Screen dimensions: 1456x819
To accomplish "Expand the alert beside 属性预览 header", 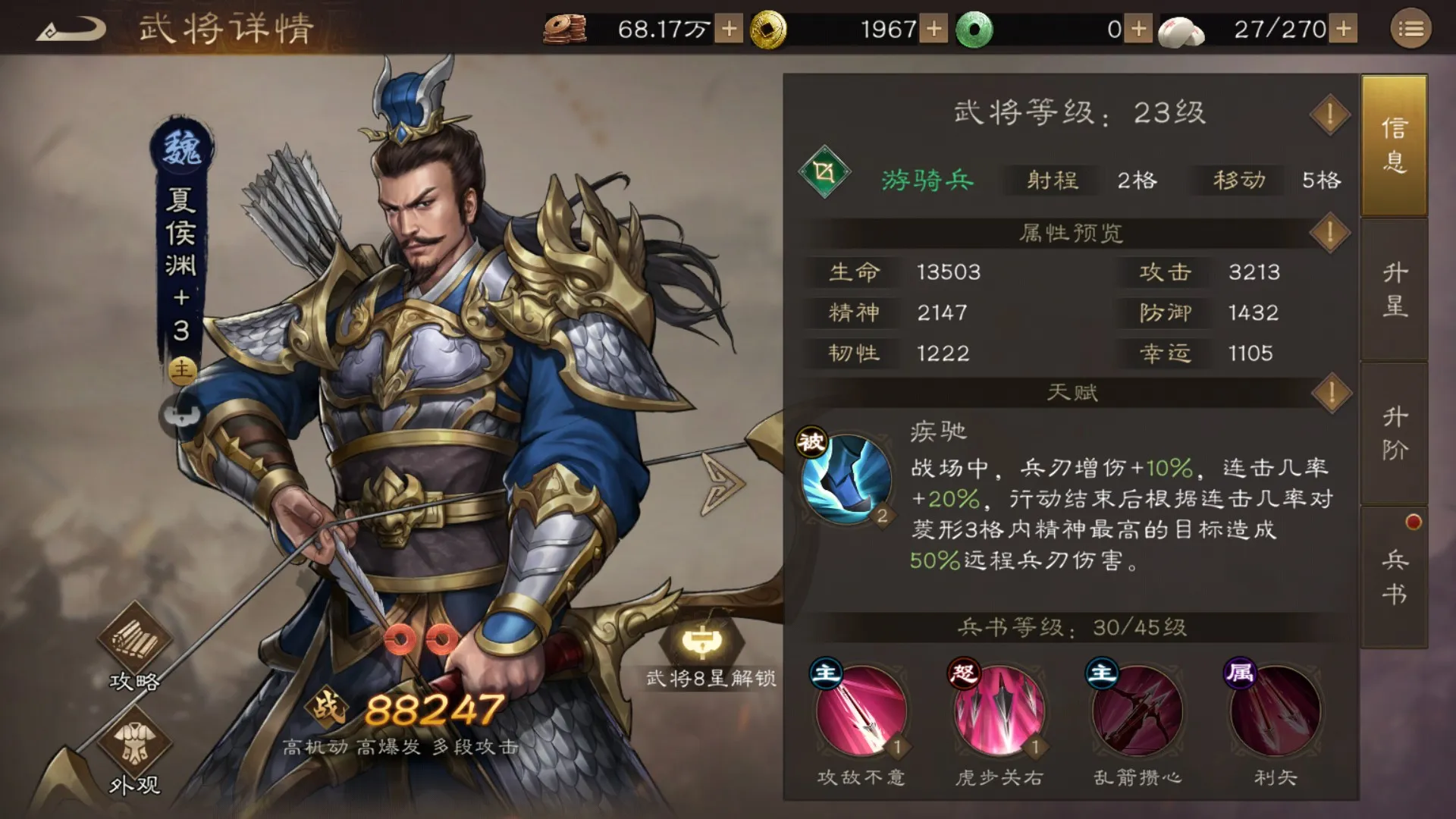I will (x=1329, y=234).
